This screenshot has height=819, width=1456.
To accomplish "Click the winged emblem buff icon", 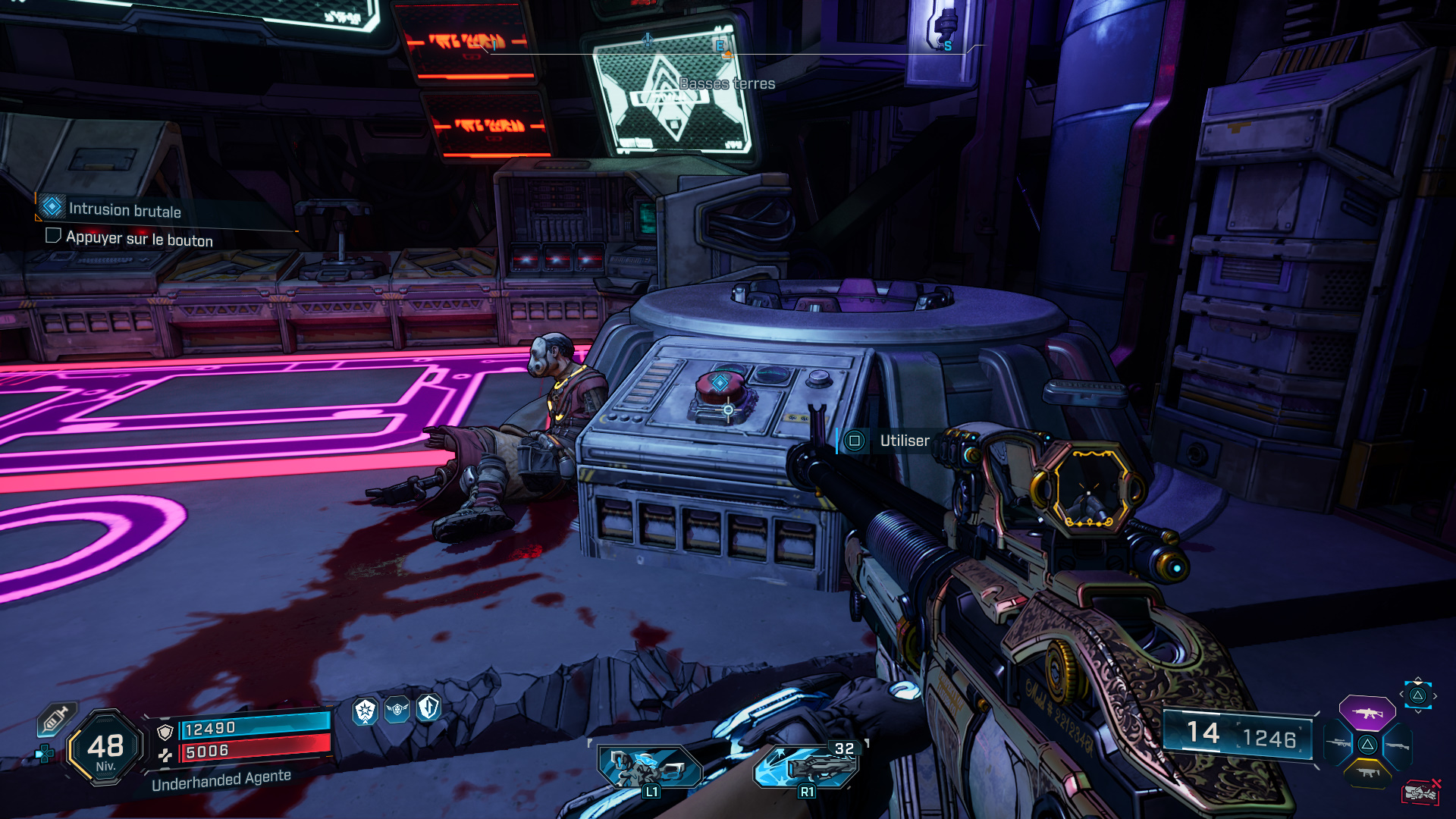I will (x=397, y=710).
